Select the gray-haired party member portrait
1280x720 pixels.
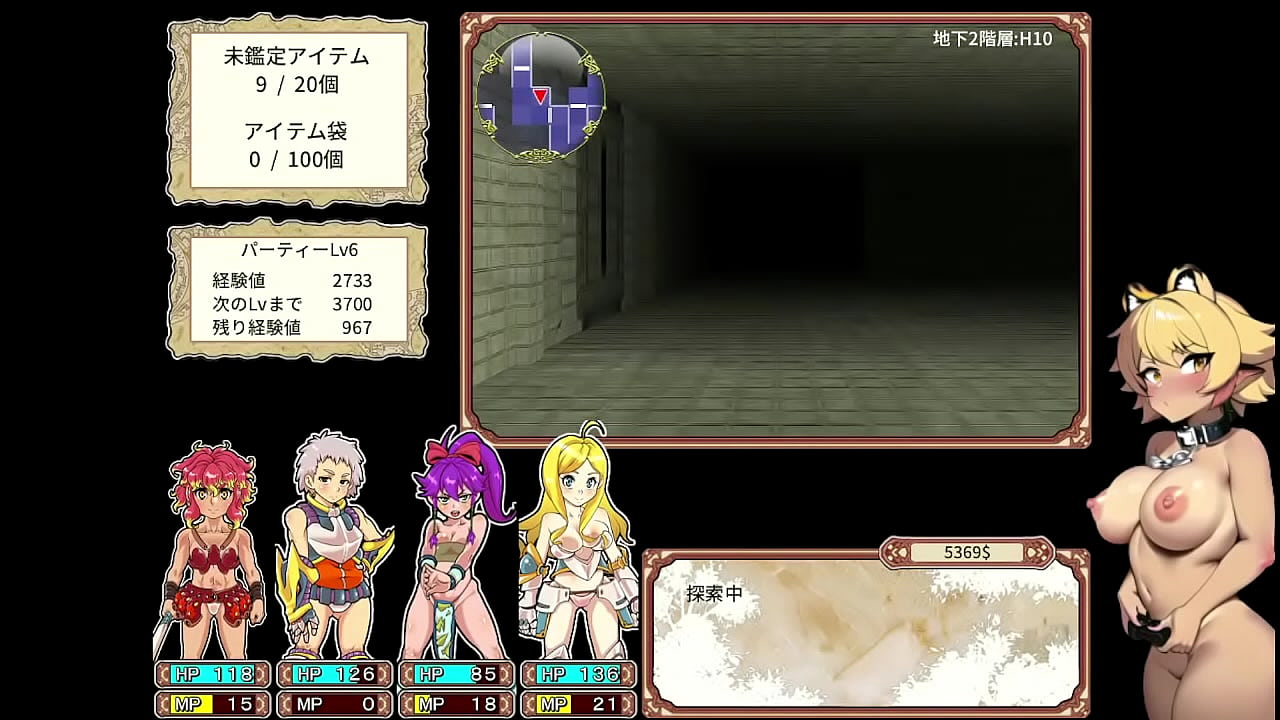(331, 545)
